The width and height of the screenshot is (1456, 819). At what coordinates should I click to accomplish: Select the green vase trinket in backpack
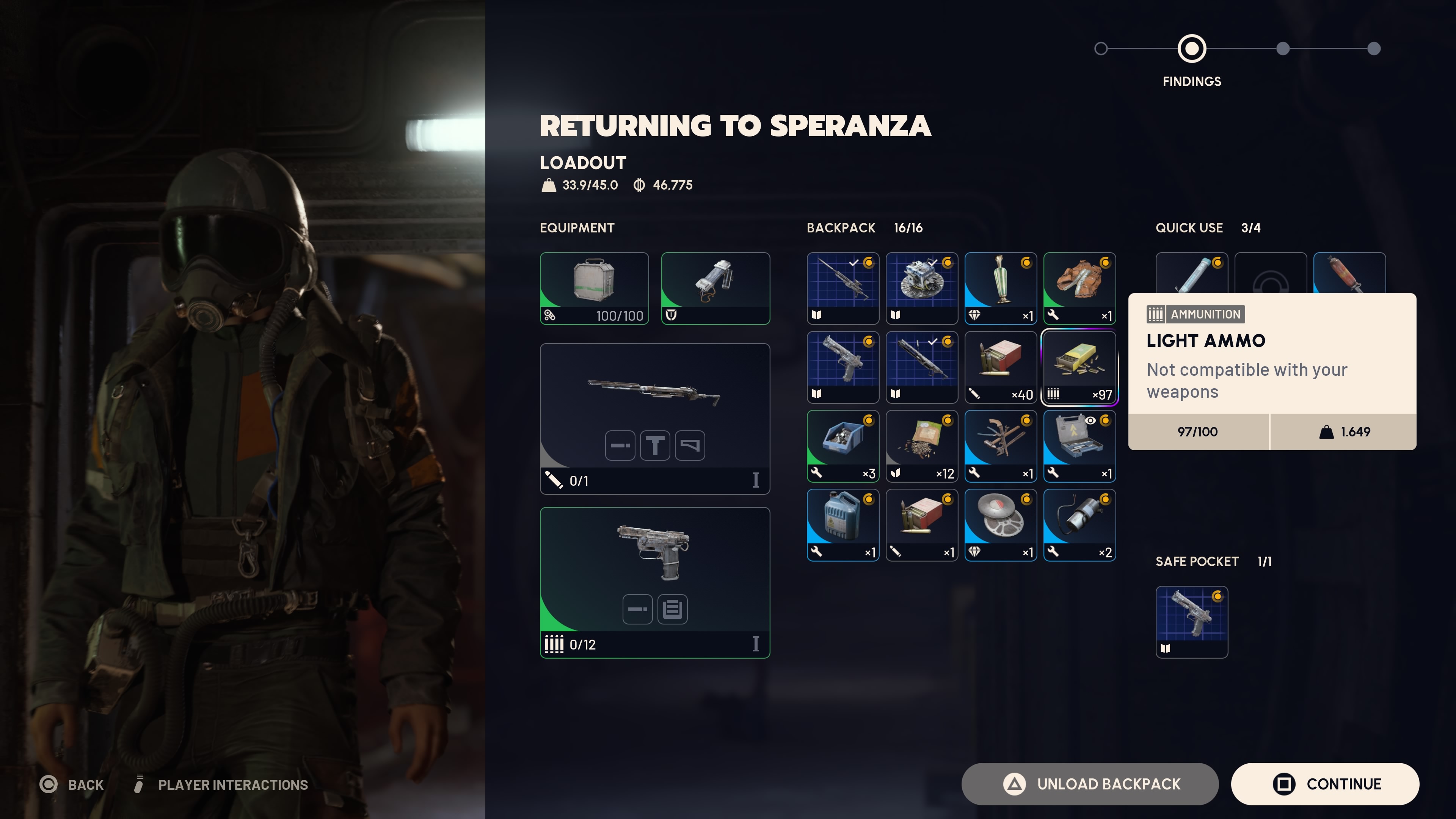(x=1001, y=288)
